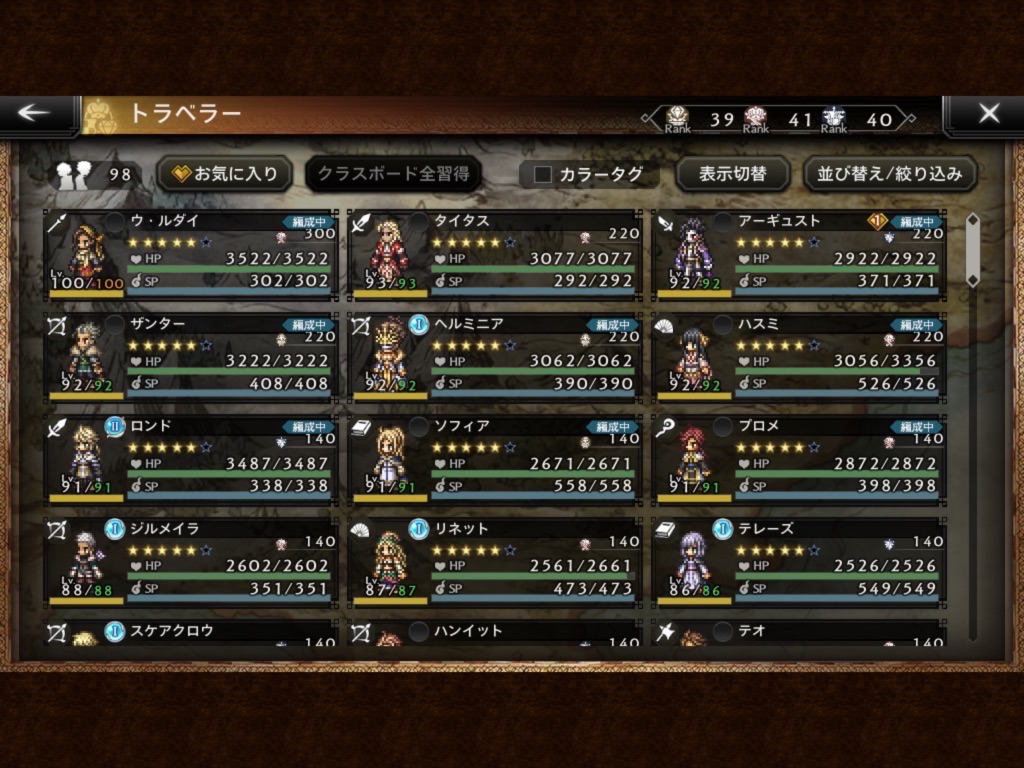Choose the アーギュスト traveler card
Screen dimensions: 1024x768
(x=798, y=254)
